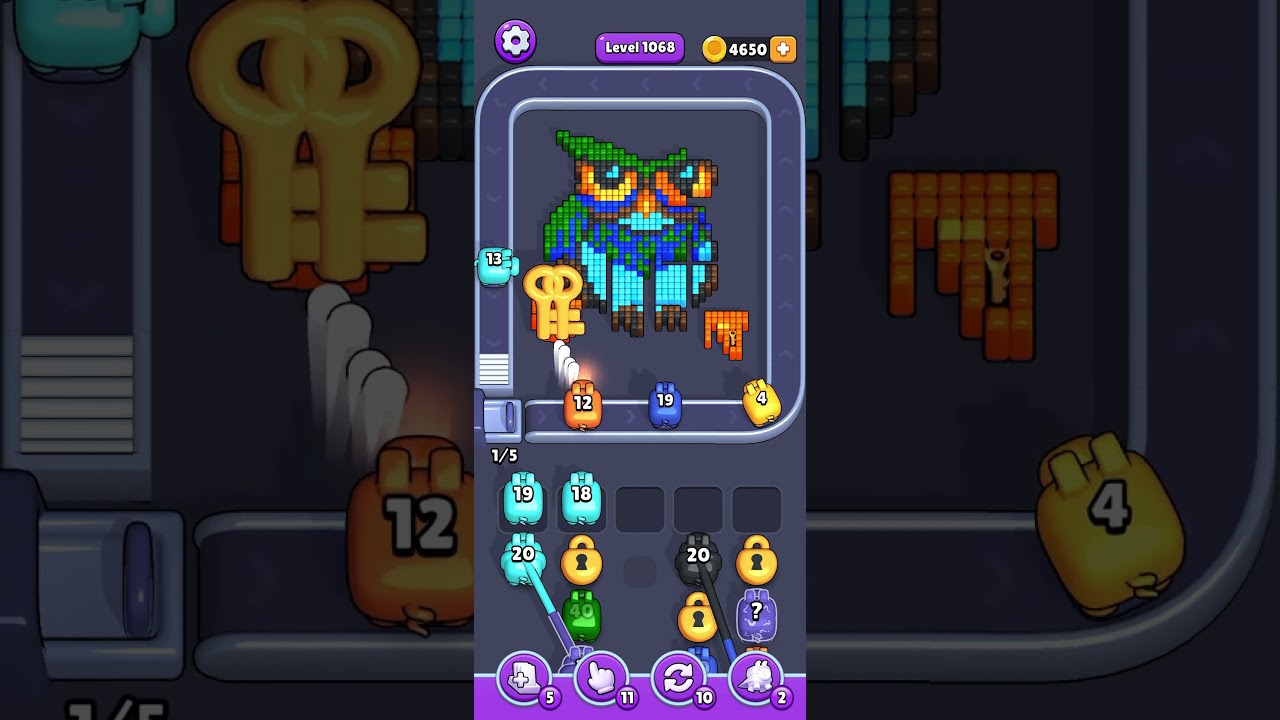Screen dimensions: 1280x720
Task: Select the cyan shooter numbered 19
Action: click(x=522, y=498)
